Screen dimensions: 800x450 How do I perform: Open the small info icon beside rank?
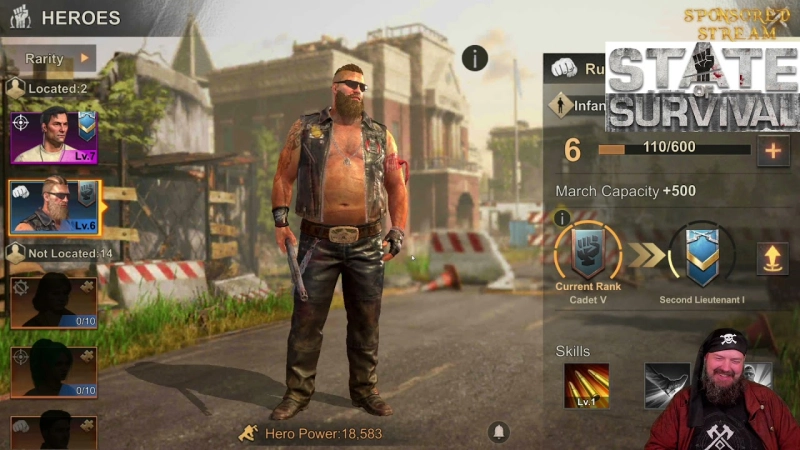pos(562,218)
